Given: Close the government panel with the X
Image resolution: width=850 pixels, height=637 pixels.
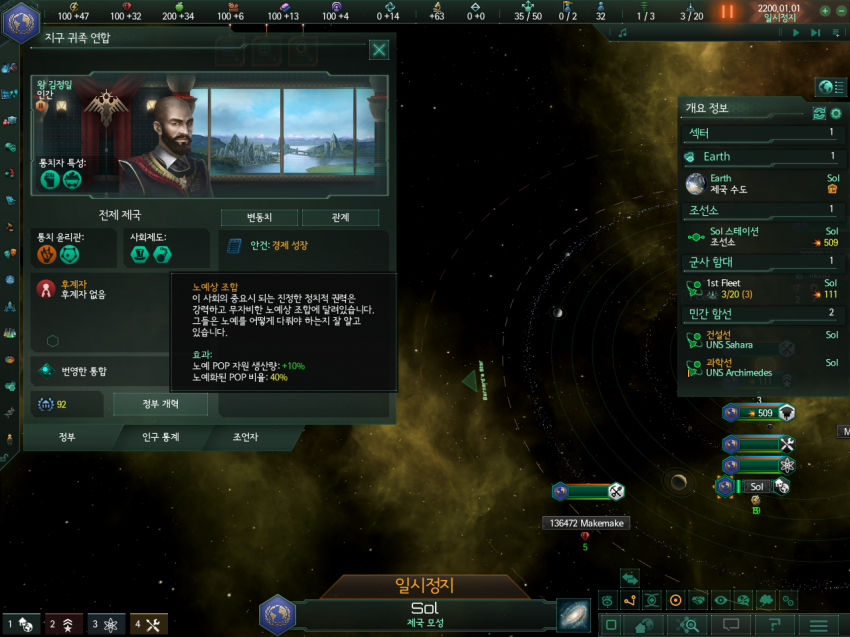Looking at the screenshot, I should pos(379,50).
